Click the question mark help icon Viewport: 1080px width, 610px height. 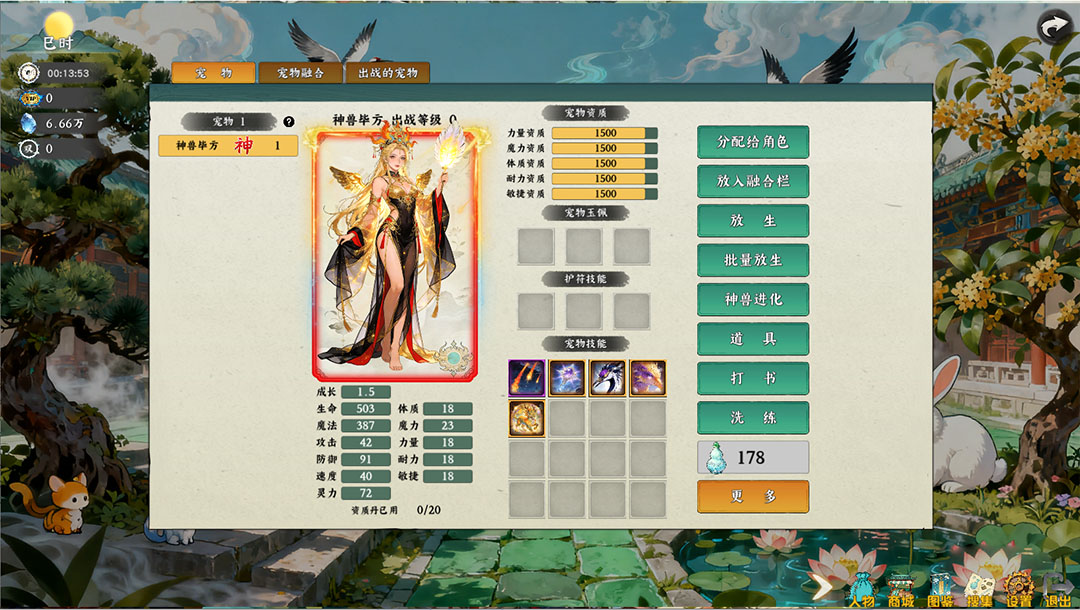pos(289,122)
